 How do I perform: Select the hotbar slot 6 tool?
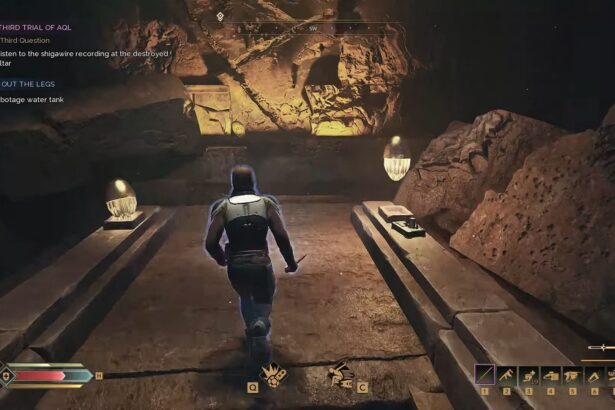point(595,375)
